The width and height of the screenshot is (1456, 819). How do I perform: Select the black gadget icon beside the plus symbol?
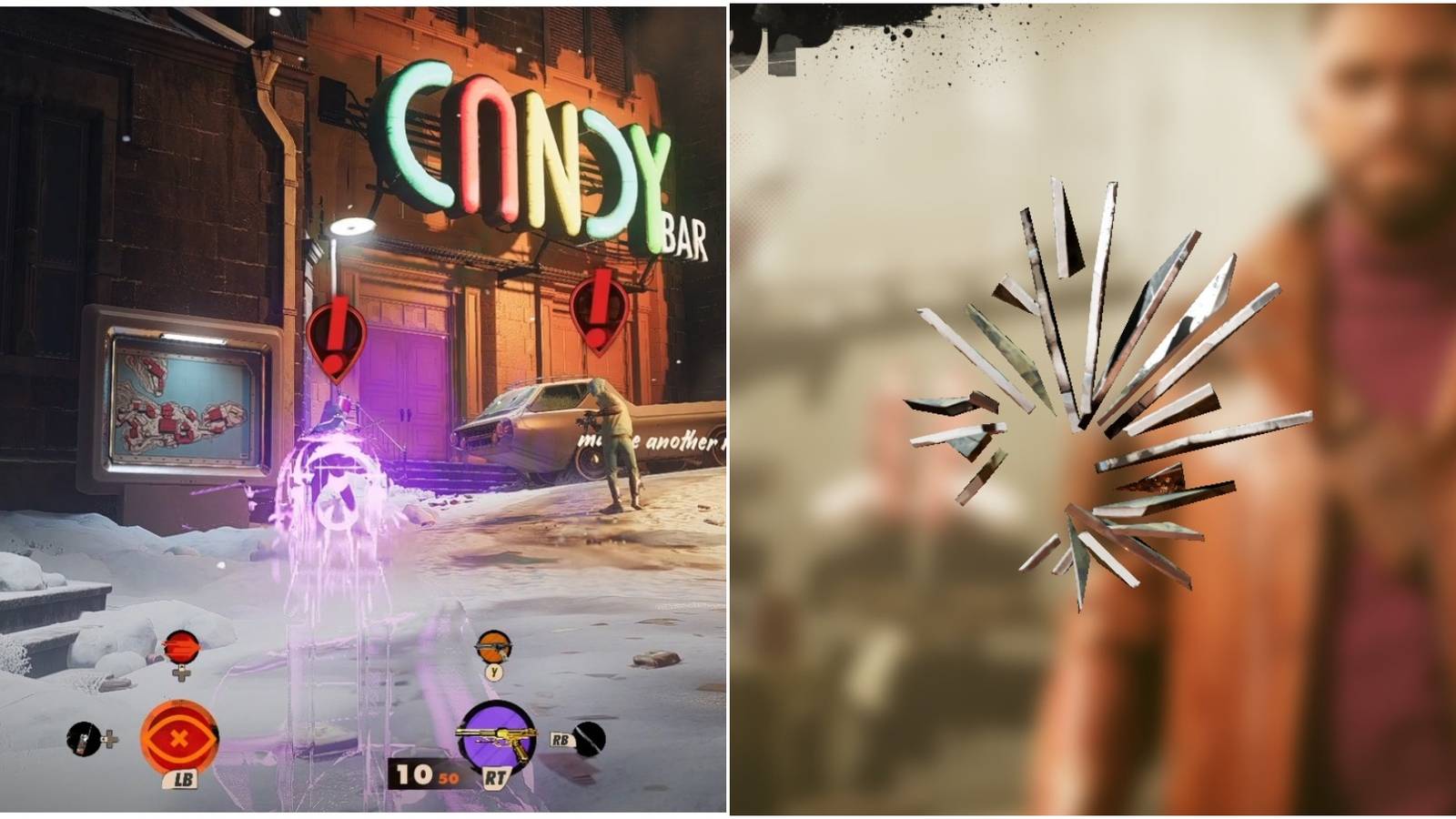point(84,739)
